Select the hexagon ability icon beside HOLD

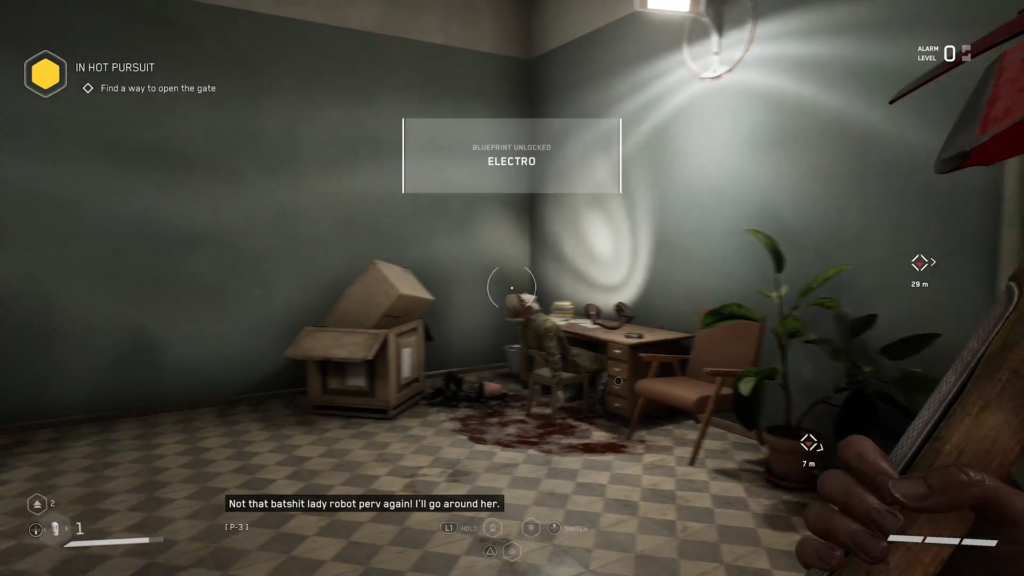[492, 528]
